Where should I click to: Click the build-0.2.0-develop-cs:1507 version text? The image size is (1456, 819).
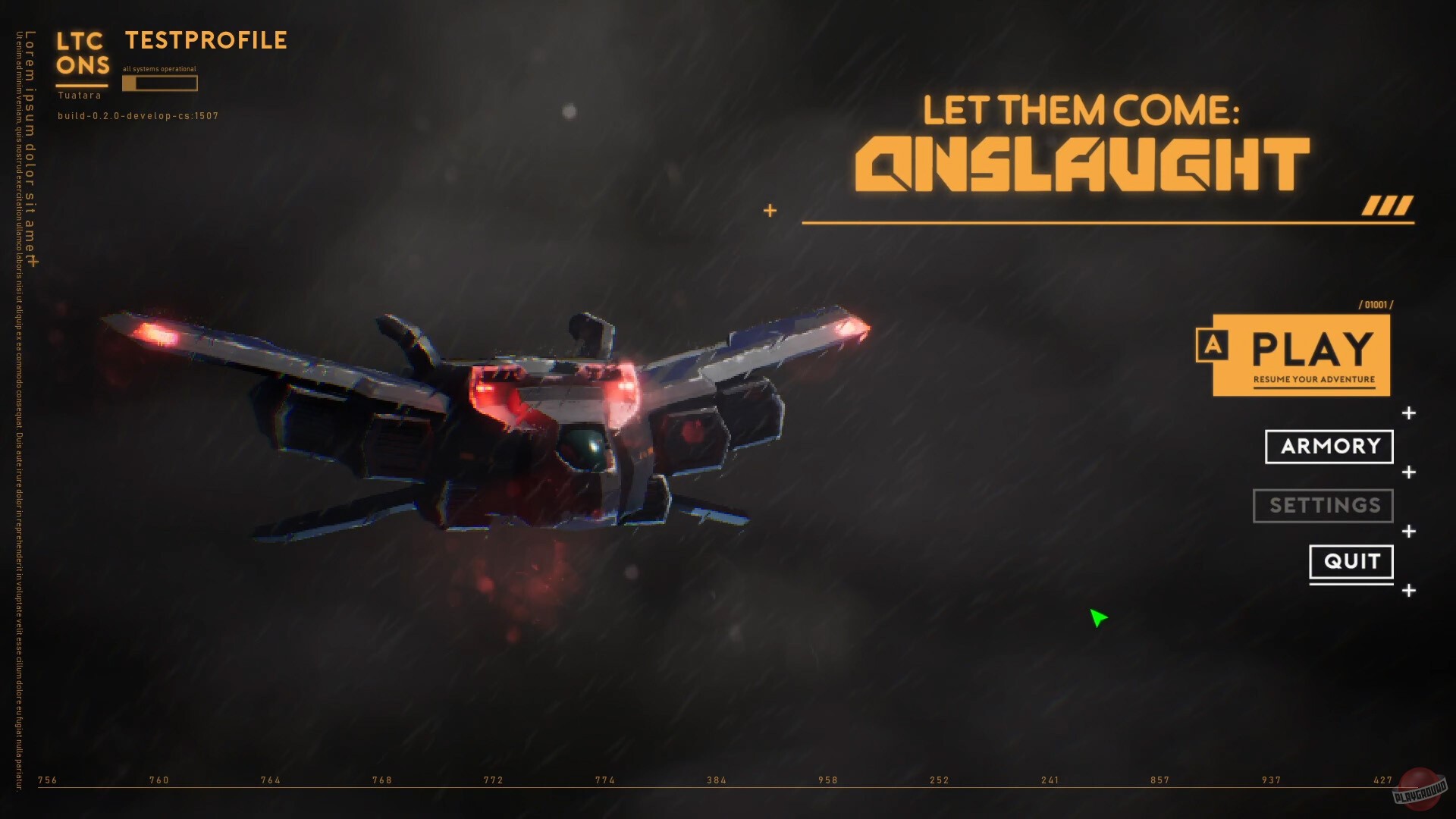[137, 116]
